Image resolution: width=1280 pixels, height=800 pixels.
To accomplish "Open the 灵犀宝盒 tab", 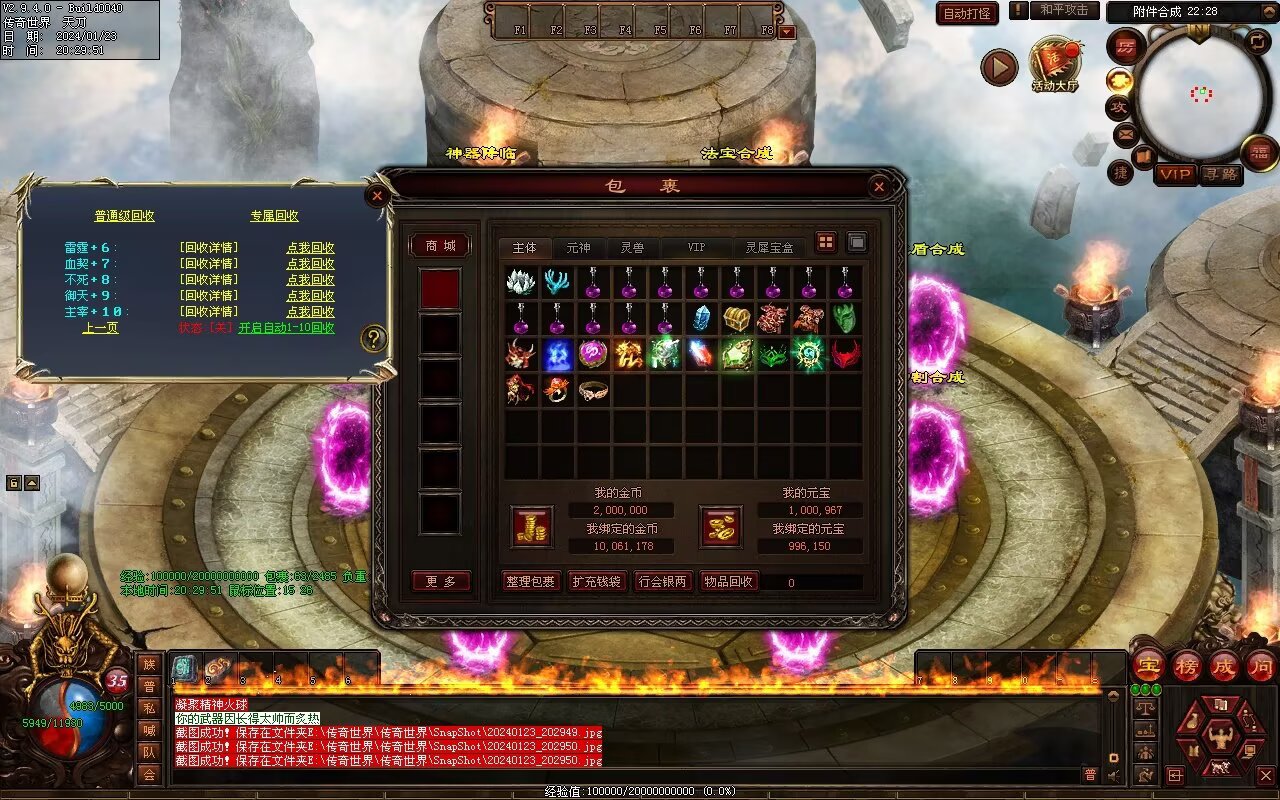I will click(769, 247).
